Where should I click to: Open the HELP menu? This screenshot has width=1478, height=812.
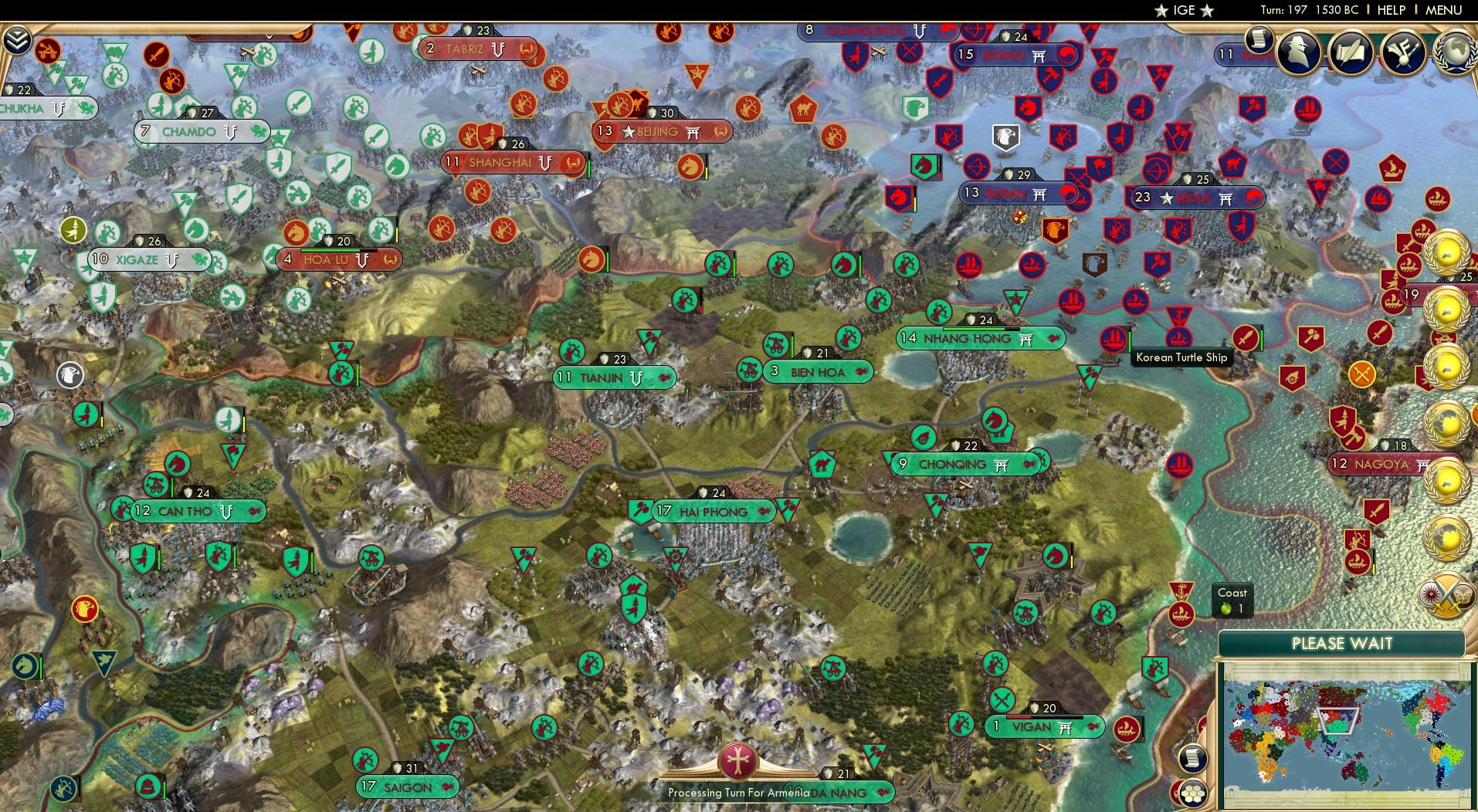(x=1391, y=10)
